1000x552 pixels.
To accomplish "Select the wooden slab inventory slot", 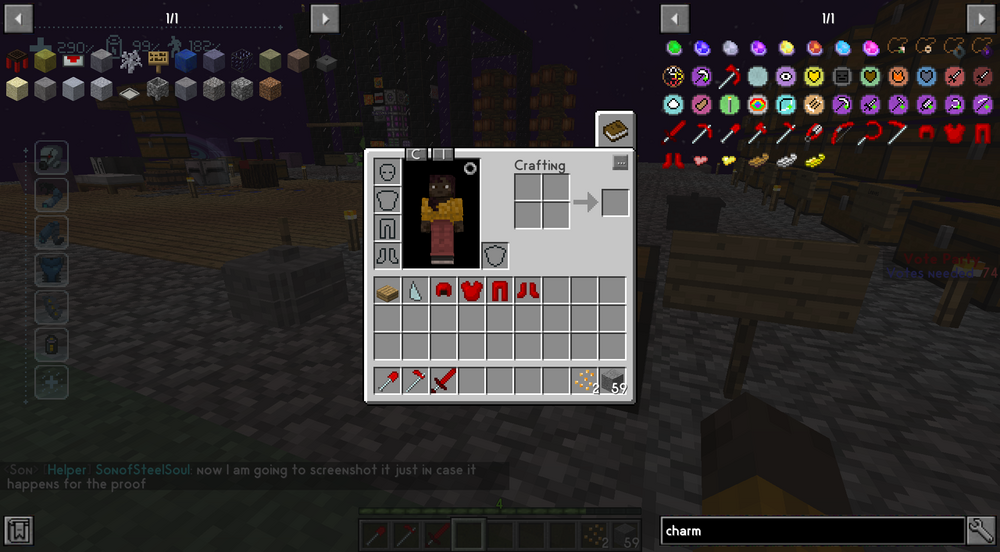I will tap(388, 291).
